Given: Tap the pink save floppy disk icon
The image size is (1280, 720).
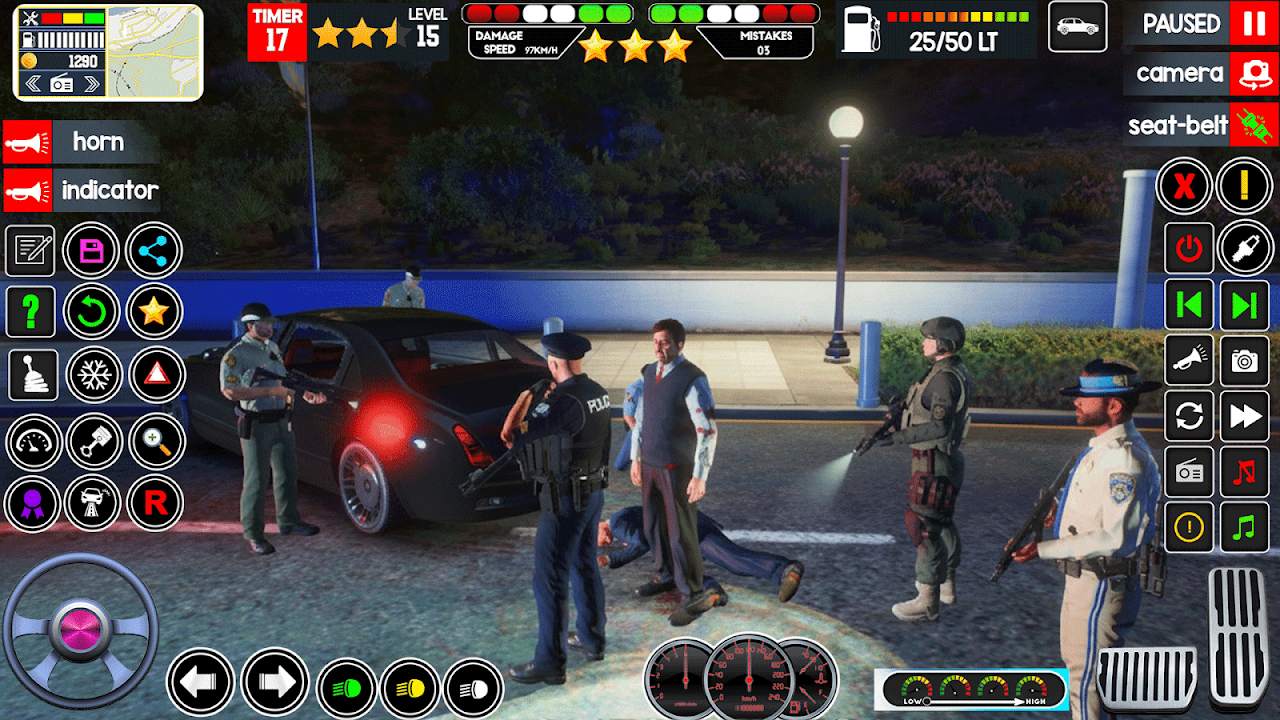Looking at the screenshot, I should point(92,250).
